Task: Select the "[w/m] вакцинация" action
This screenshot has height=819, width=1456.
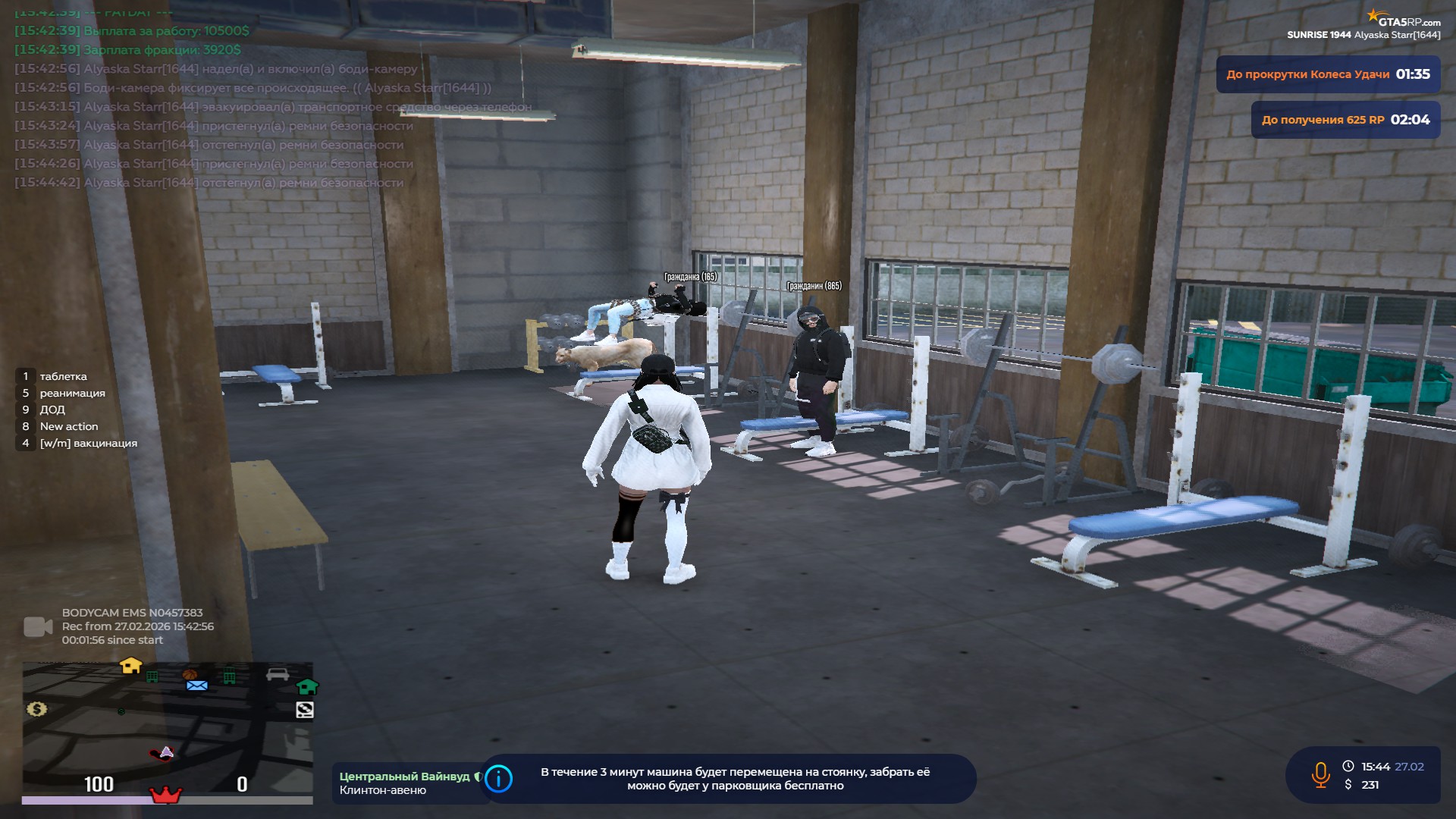Action: point(88,443)
